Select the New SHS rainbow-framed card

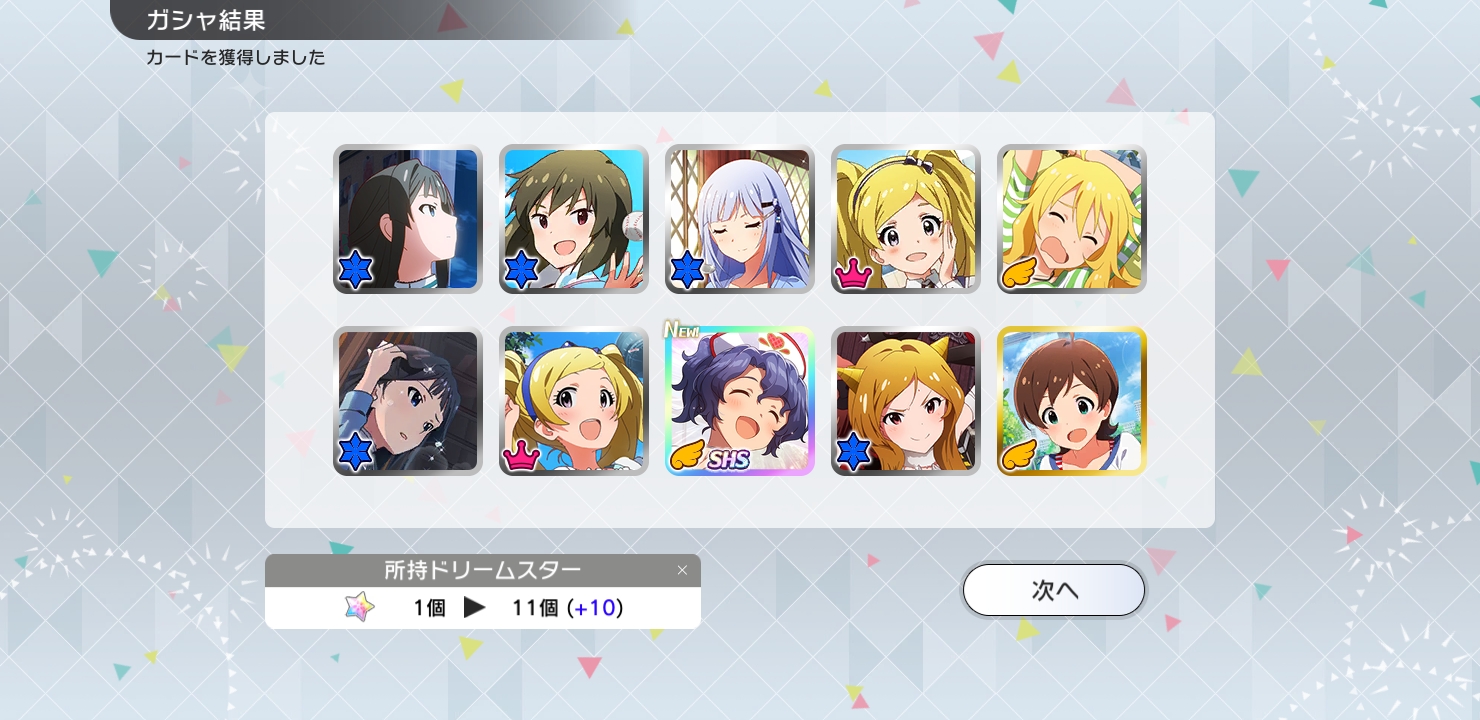point(740,401)
